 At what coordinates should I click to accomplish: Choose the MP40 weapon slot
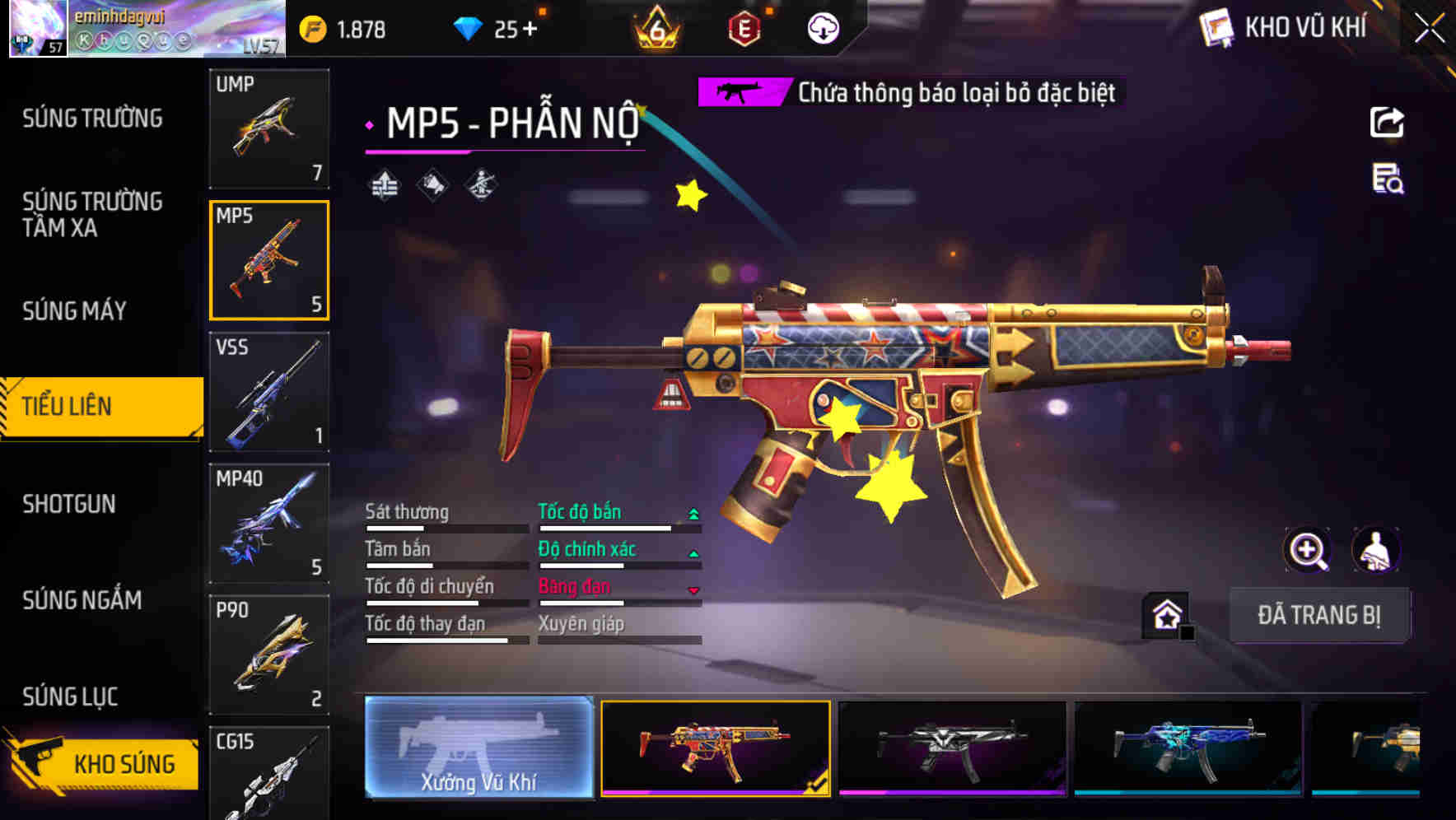pyautogui.click(x=269, y=524)
